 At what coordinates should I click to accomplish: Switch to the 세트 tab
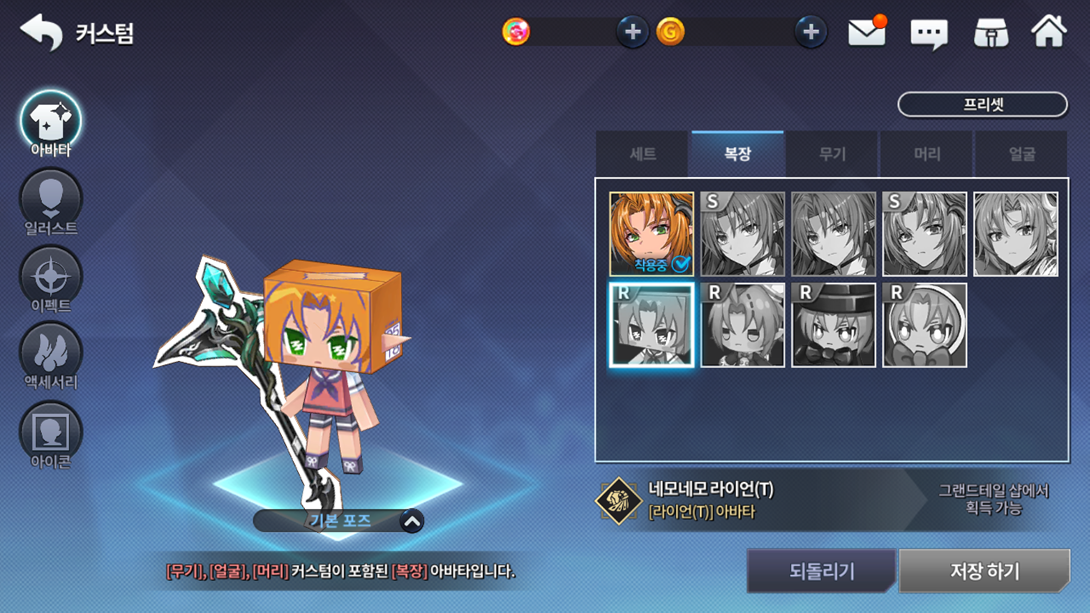[x=642, y=154]
